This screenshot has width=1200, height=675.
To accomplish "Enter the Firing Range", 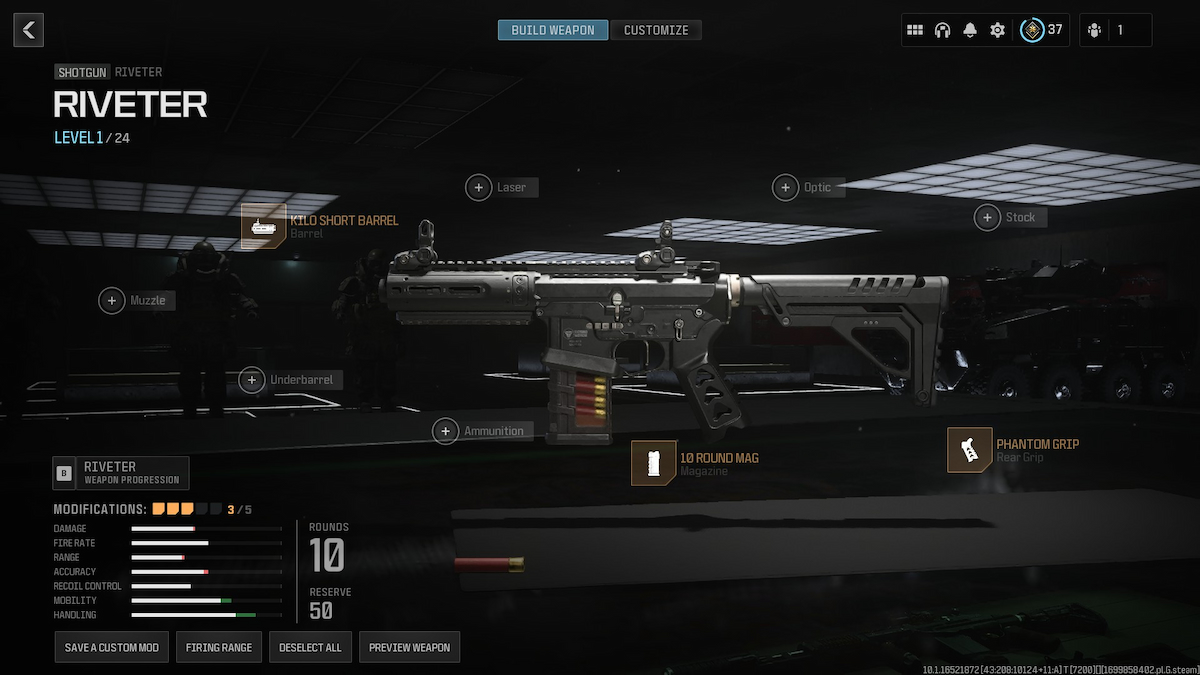I will point(219,647).
